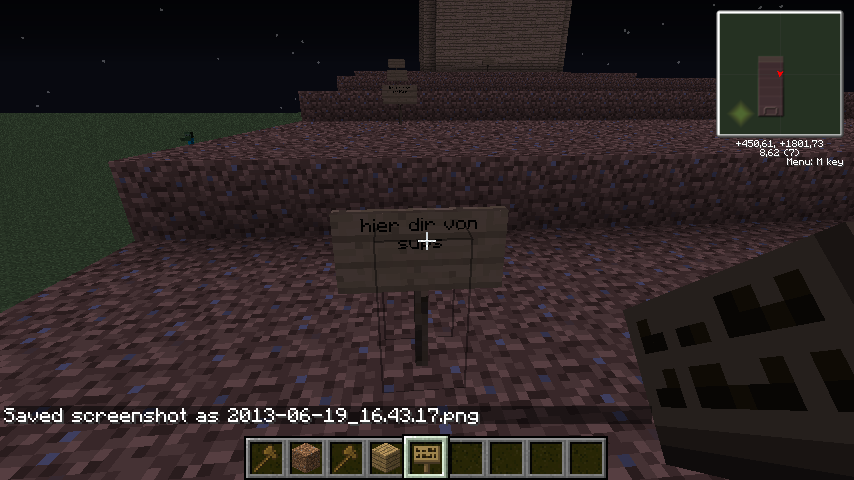Select the sign item in the hotbar

coord(425,458)
